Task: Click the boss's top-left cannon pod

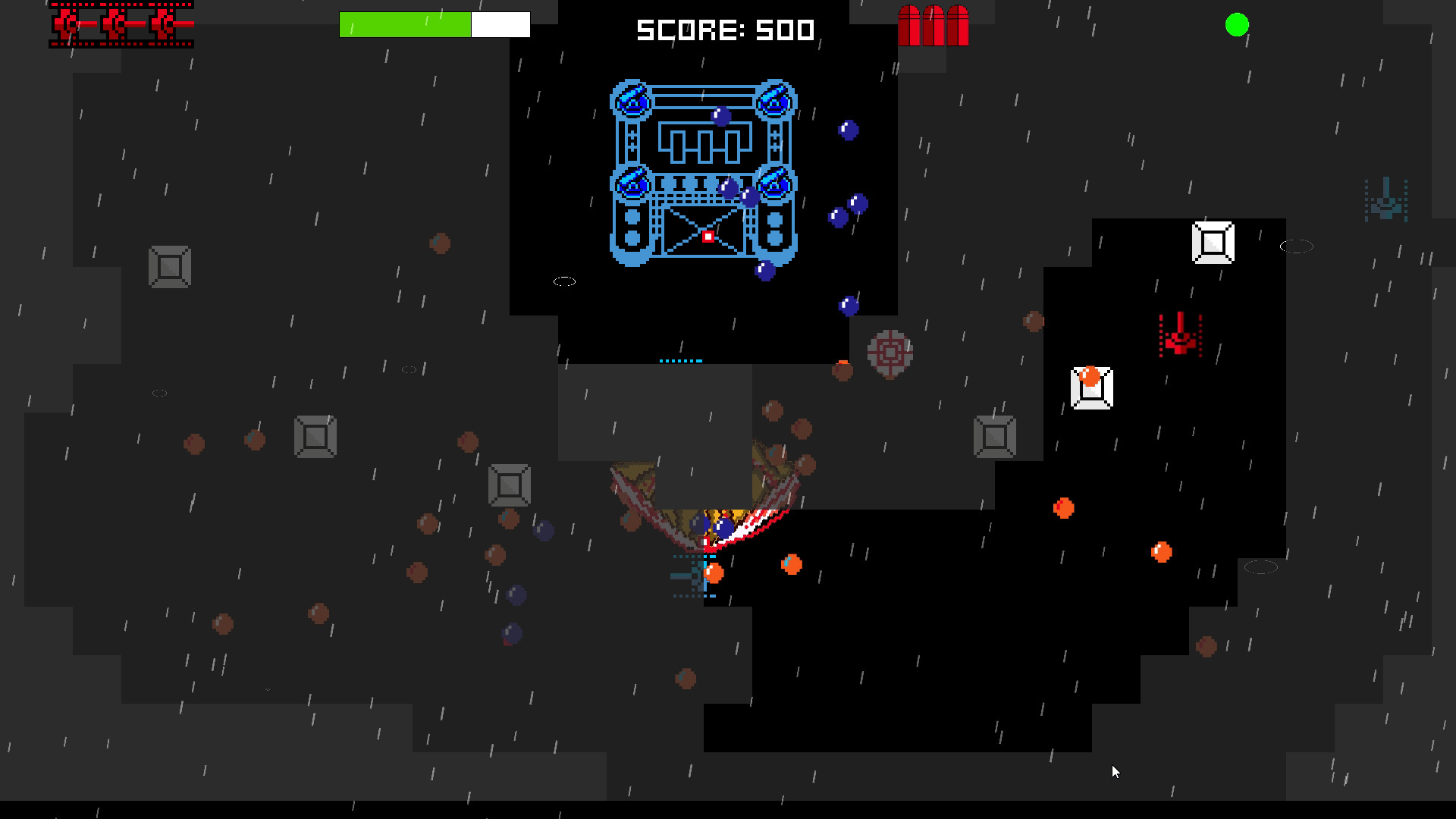Action: 632,99
